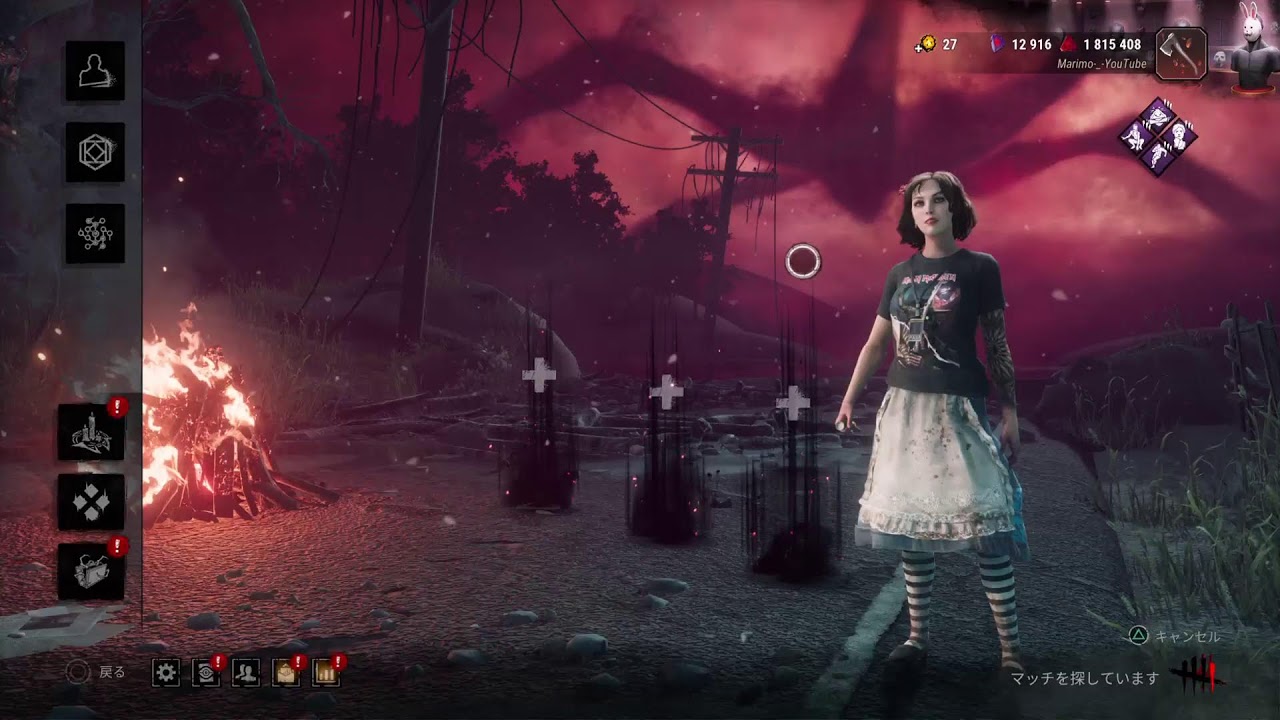Open the four-diamond store icon
This screenshot has height=720, width=1280.
91,502
